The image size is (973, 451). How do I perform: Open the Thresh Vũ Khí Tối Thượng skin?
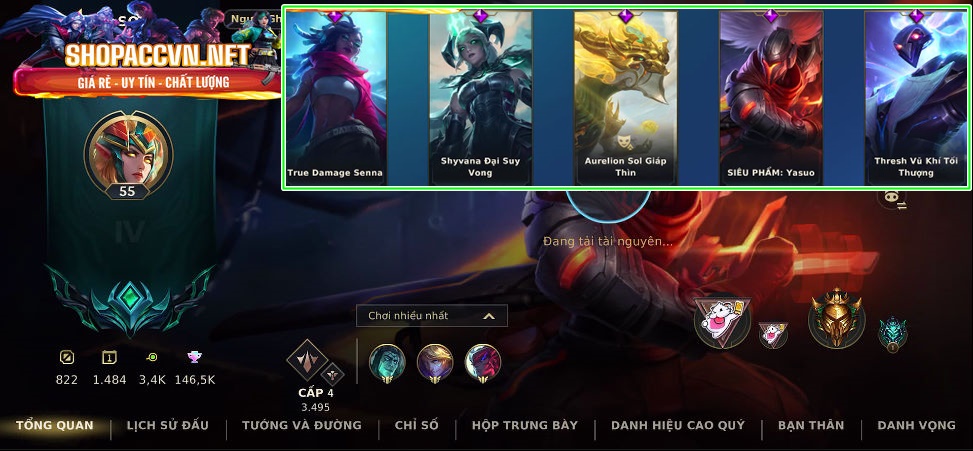point(915,98)
